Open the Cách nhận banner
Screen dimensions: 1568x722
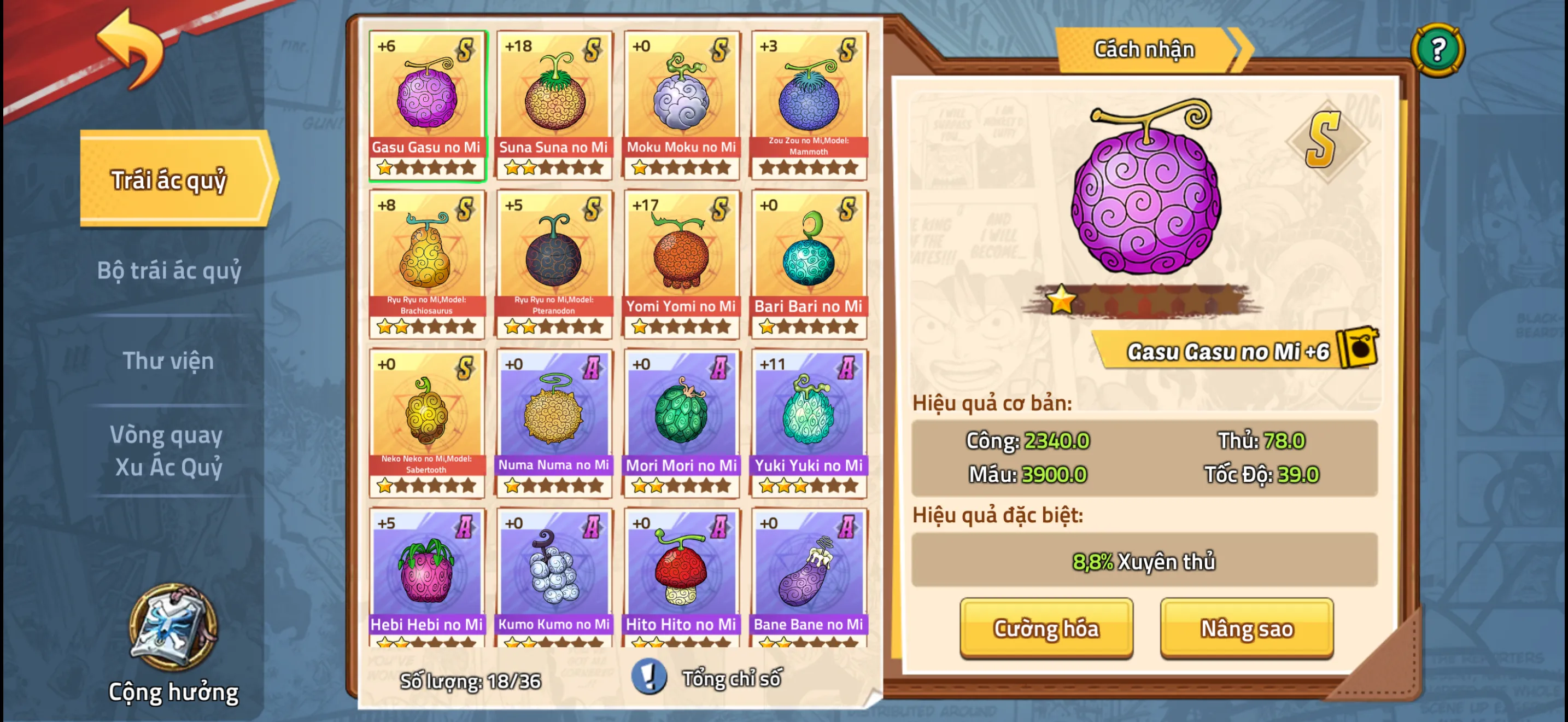[1144, 49]
